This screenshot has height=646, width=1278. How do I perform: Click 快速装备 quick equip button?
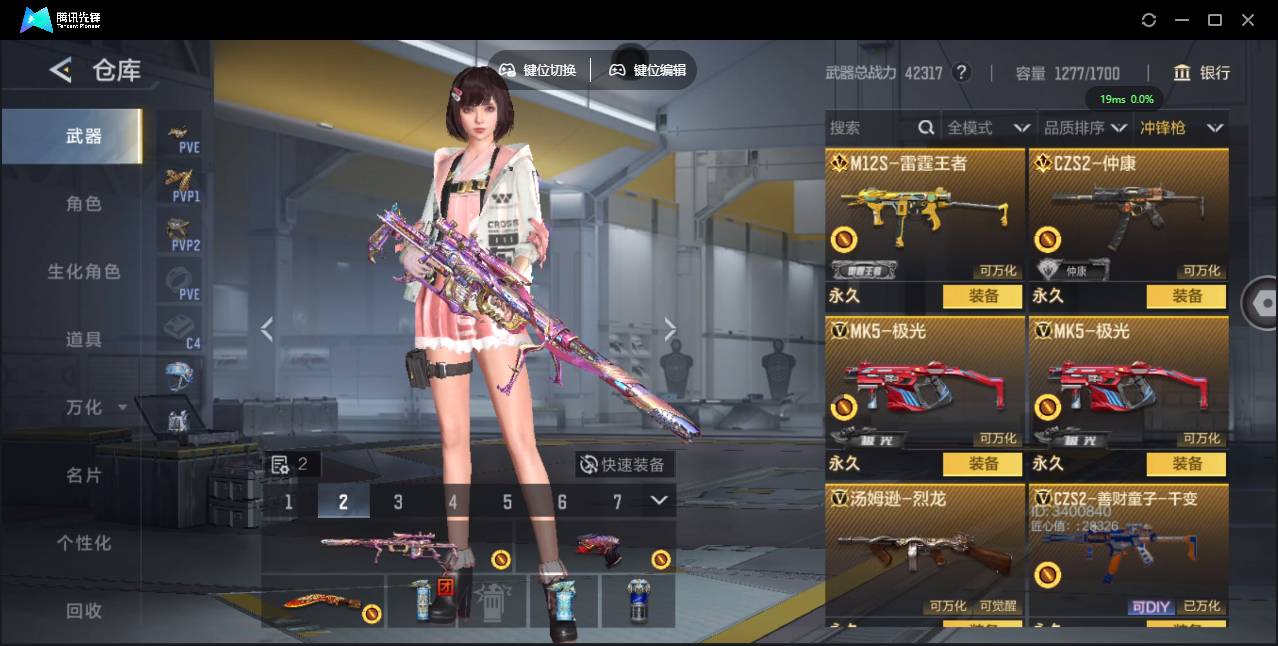pos(624,465)
